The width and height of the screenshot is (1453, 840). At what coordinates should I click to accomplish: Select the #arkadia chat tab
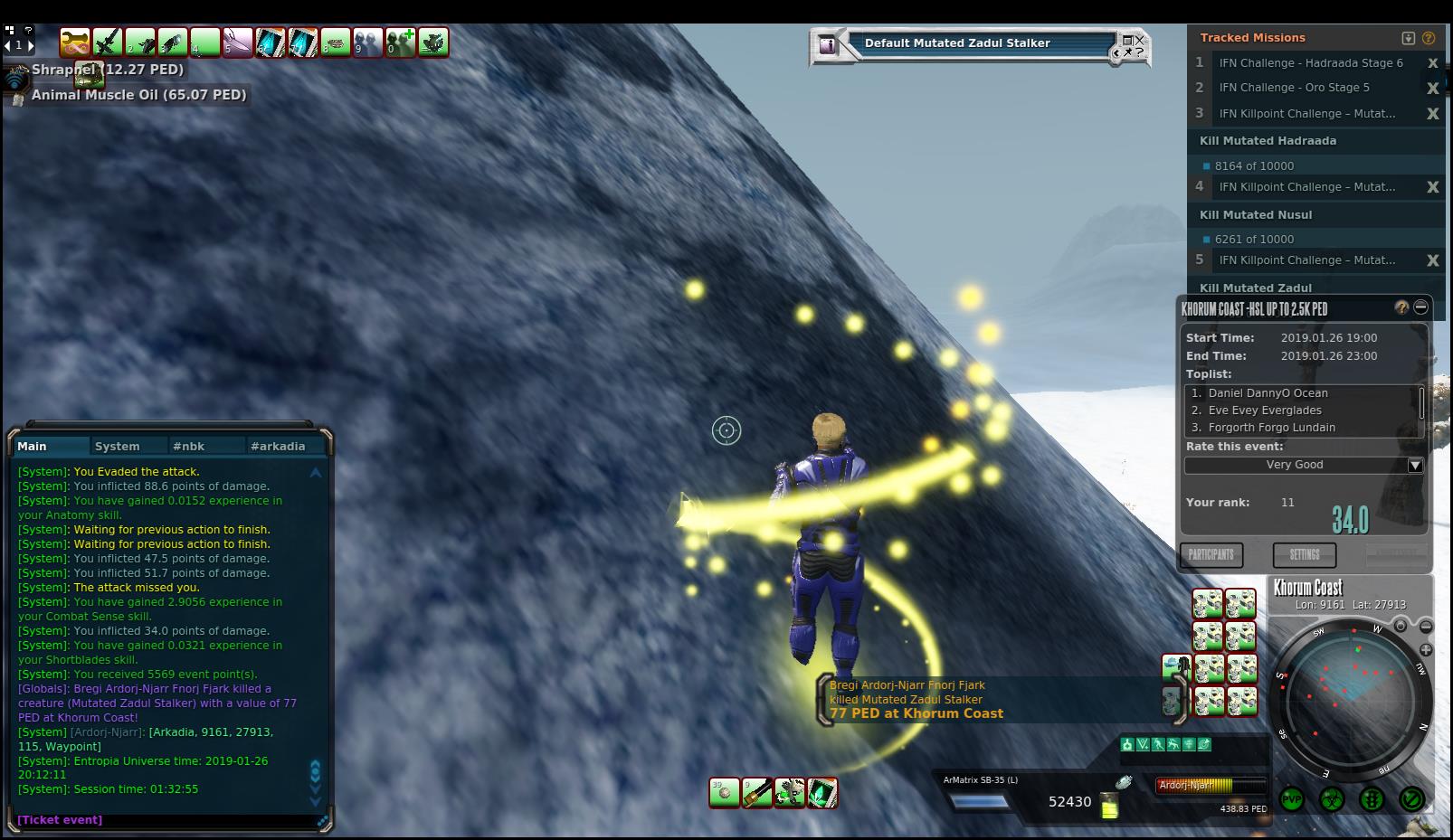(278, 446)
